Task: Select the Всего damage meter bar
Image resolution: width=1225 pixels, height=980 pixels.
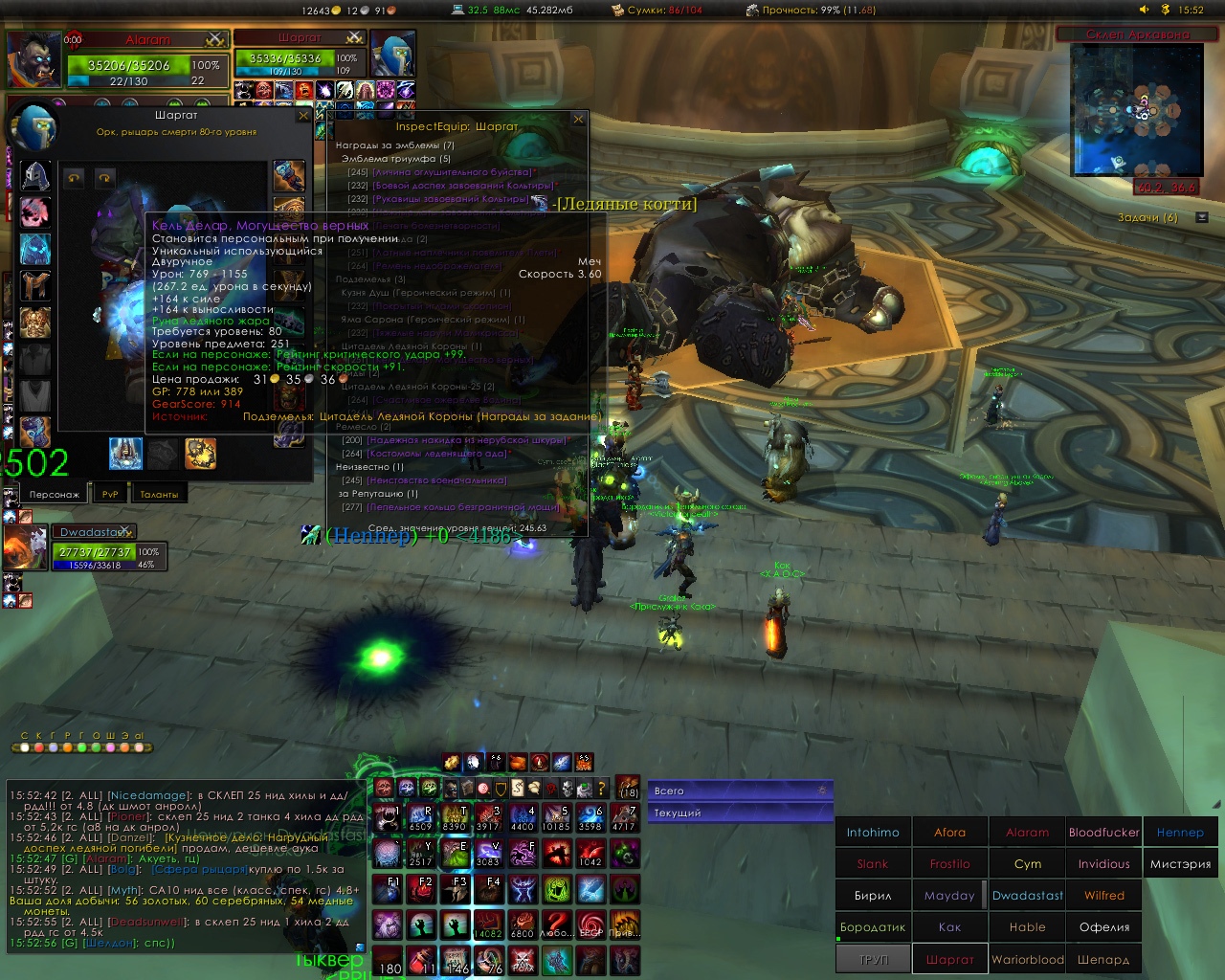Action: 739,791
